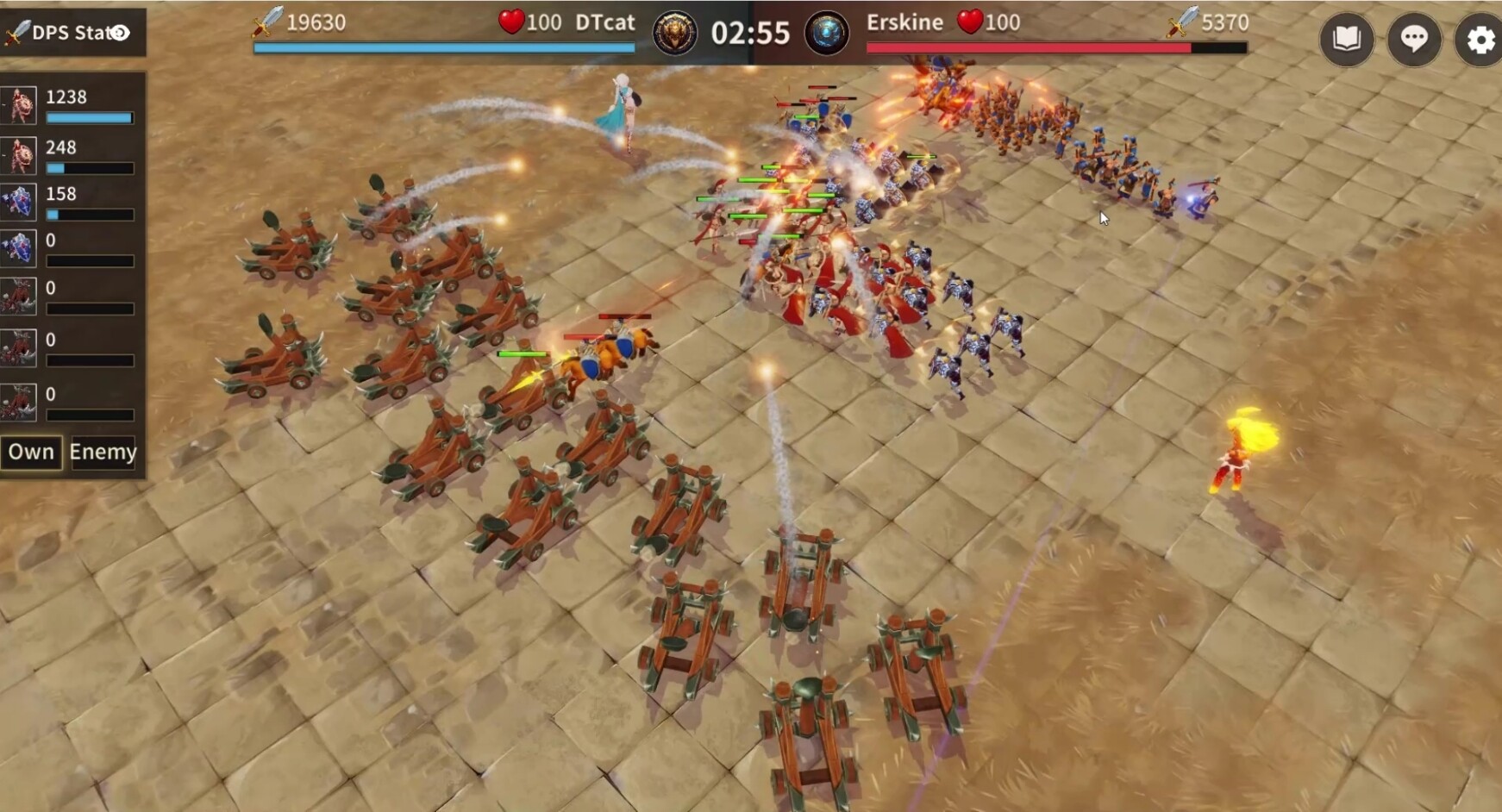Open the settings gear icon
Screen dimensions: 1502x812
[x=1480, y=38]
